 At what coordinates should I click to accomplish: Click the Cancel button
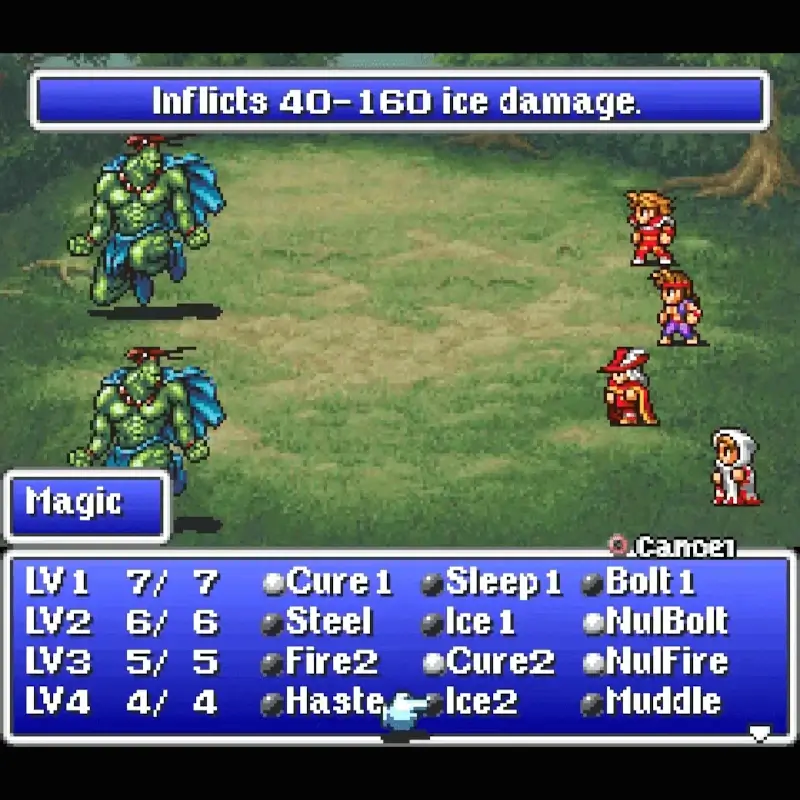coord(675,547)
